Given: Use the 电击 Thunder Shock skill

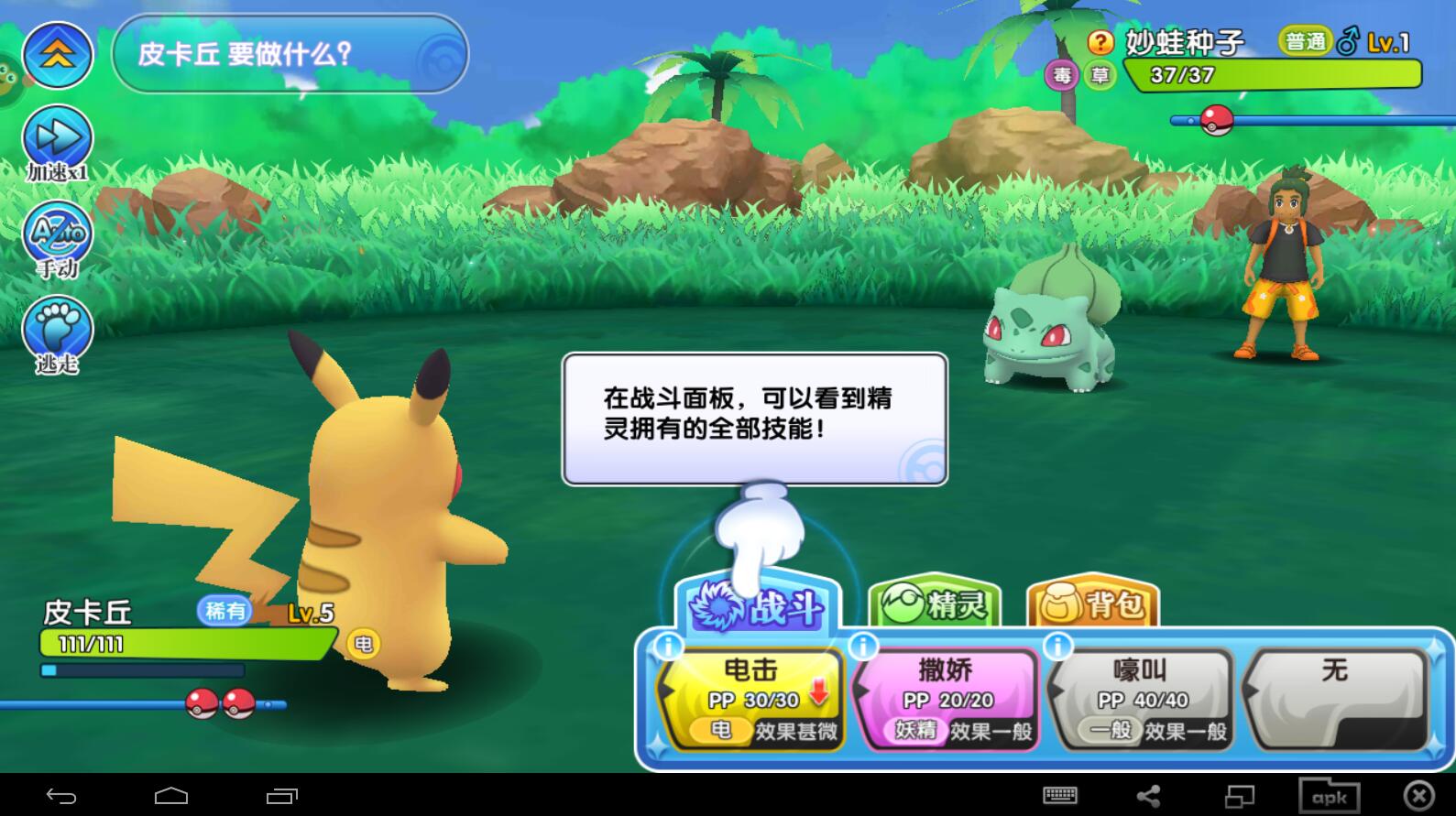Looking at the screenshot, I should tap(749, 698).
